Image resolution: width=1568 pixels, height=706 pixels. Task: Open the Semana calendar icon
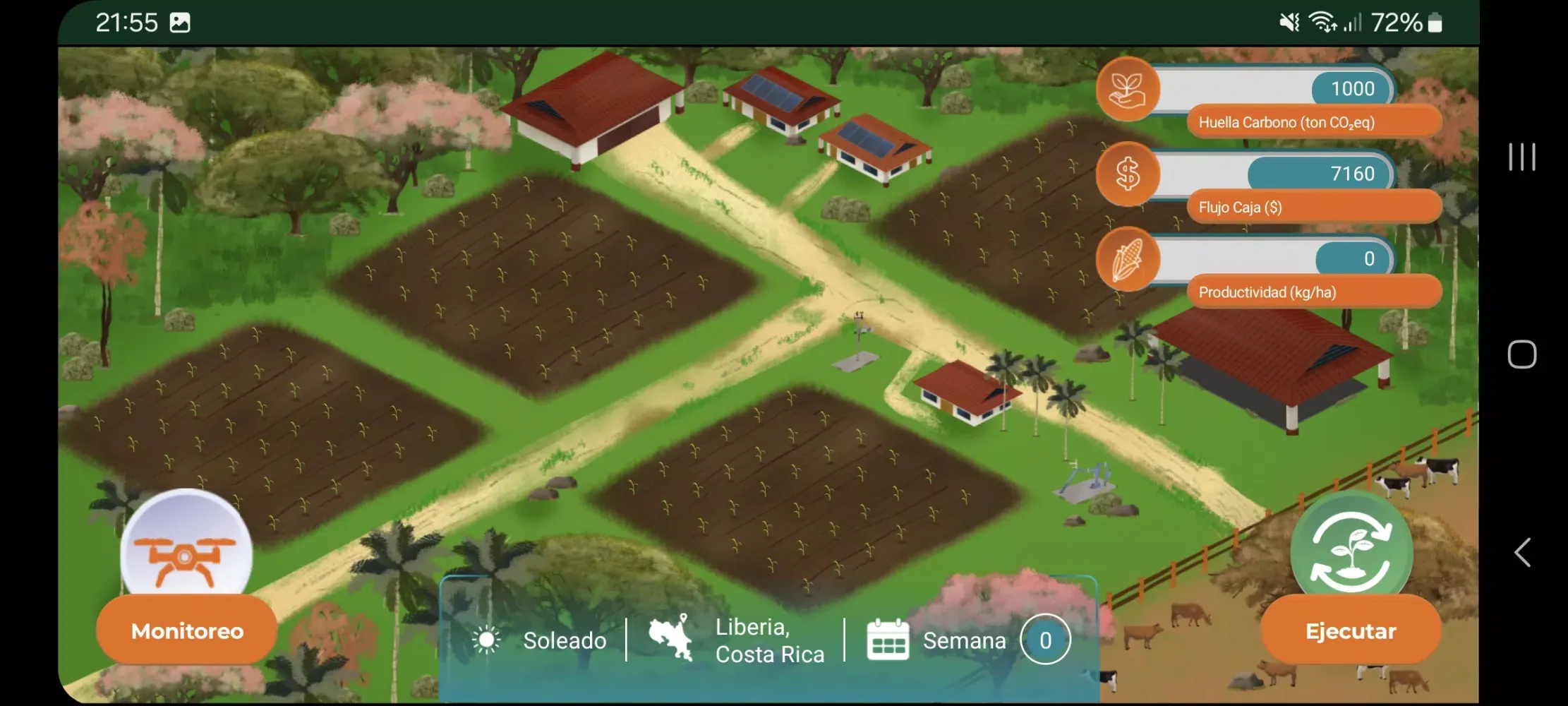pos(888,640)
